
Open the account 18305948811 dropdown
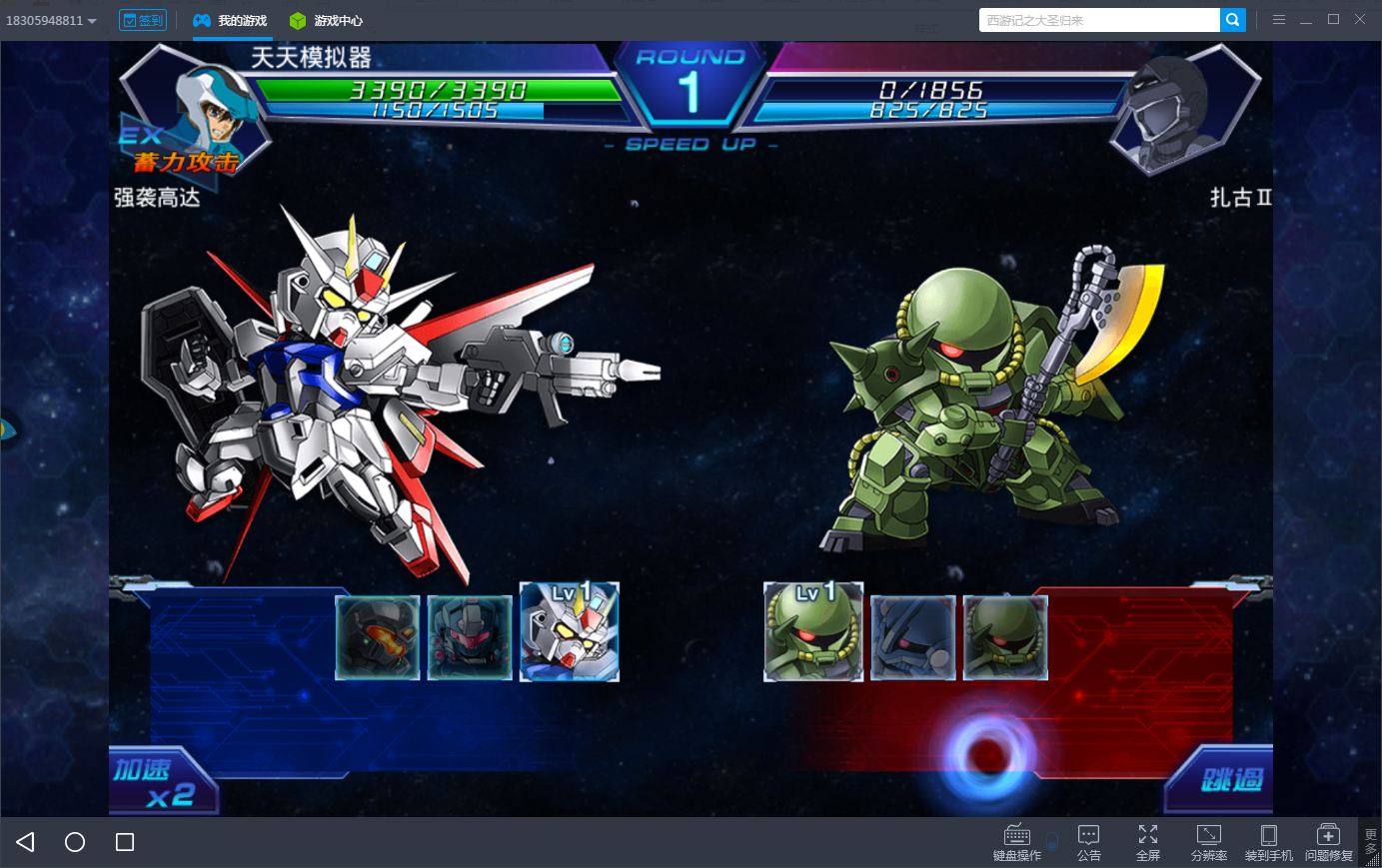coord(52,20)
